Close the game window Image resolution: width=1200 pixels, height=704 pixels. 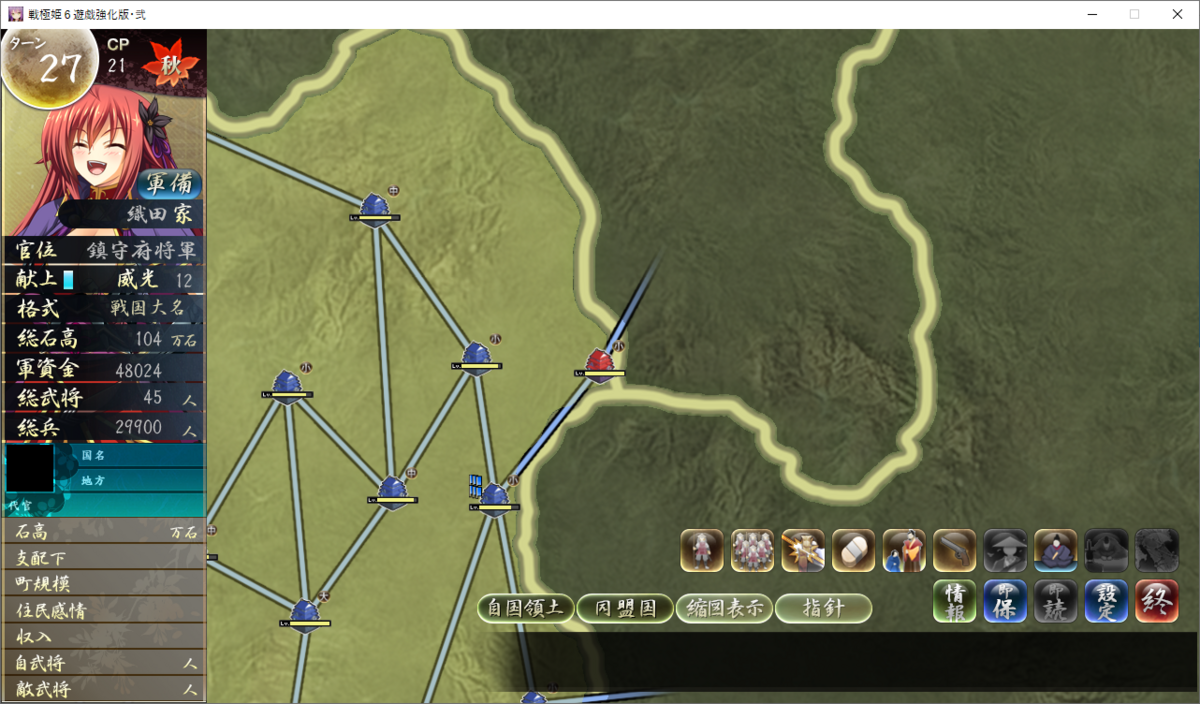pos(1176,14)
